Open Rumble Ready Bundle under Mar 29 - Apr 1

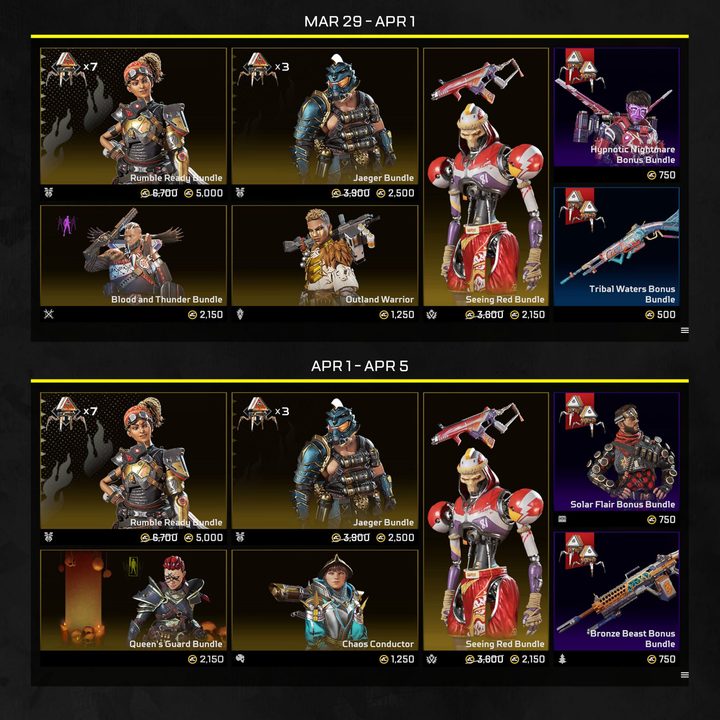[133, 117]
